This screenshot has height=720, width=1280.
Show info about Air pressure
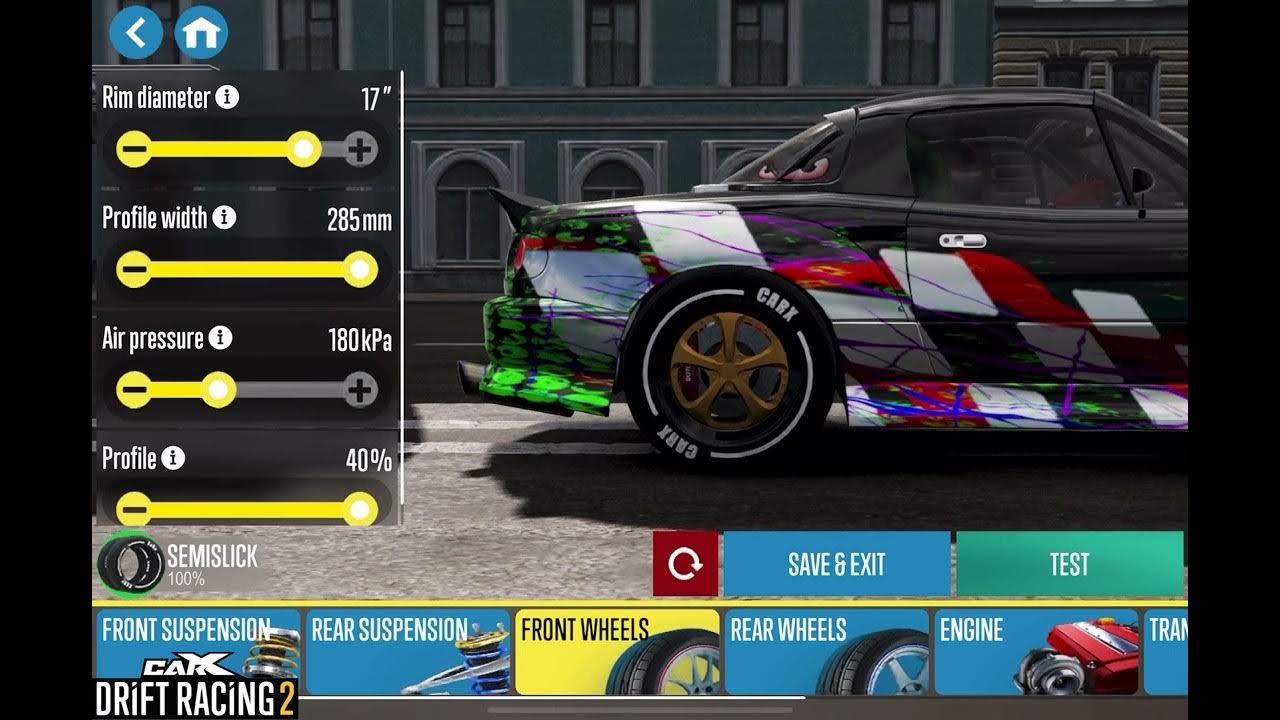pyautogui.click(x=221, y=338)
